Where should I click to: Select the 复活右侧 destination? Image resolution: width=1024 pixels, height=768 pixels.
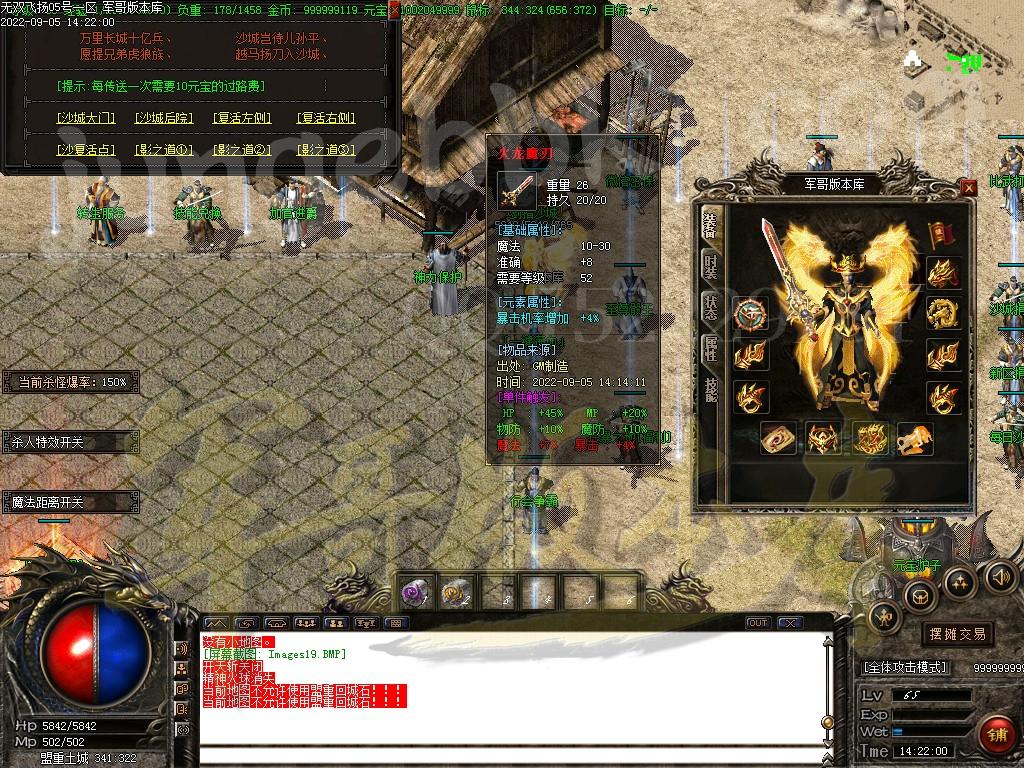pyautogui.click(x=326, y=118)
